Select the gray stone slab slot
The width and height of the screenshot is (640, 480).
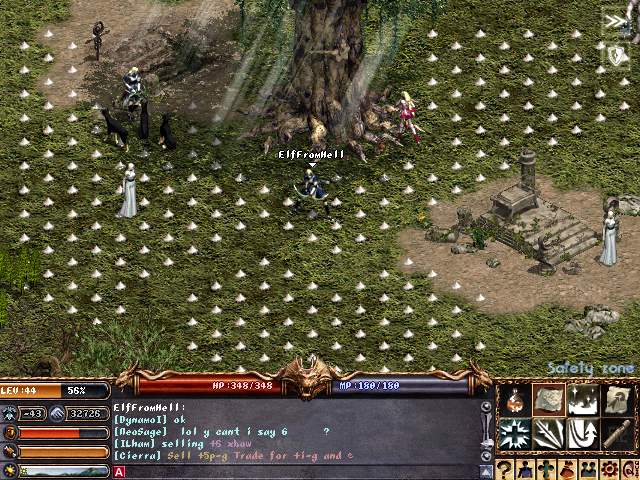coord(548,401)
